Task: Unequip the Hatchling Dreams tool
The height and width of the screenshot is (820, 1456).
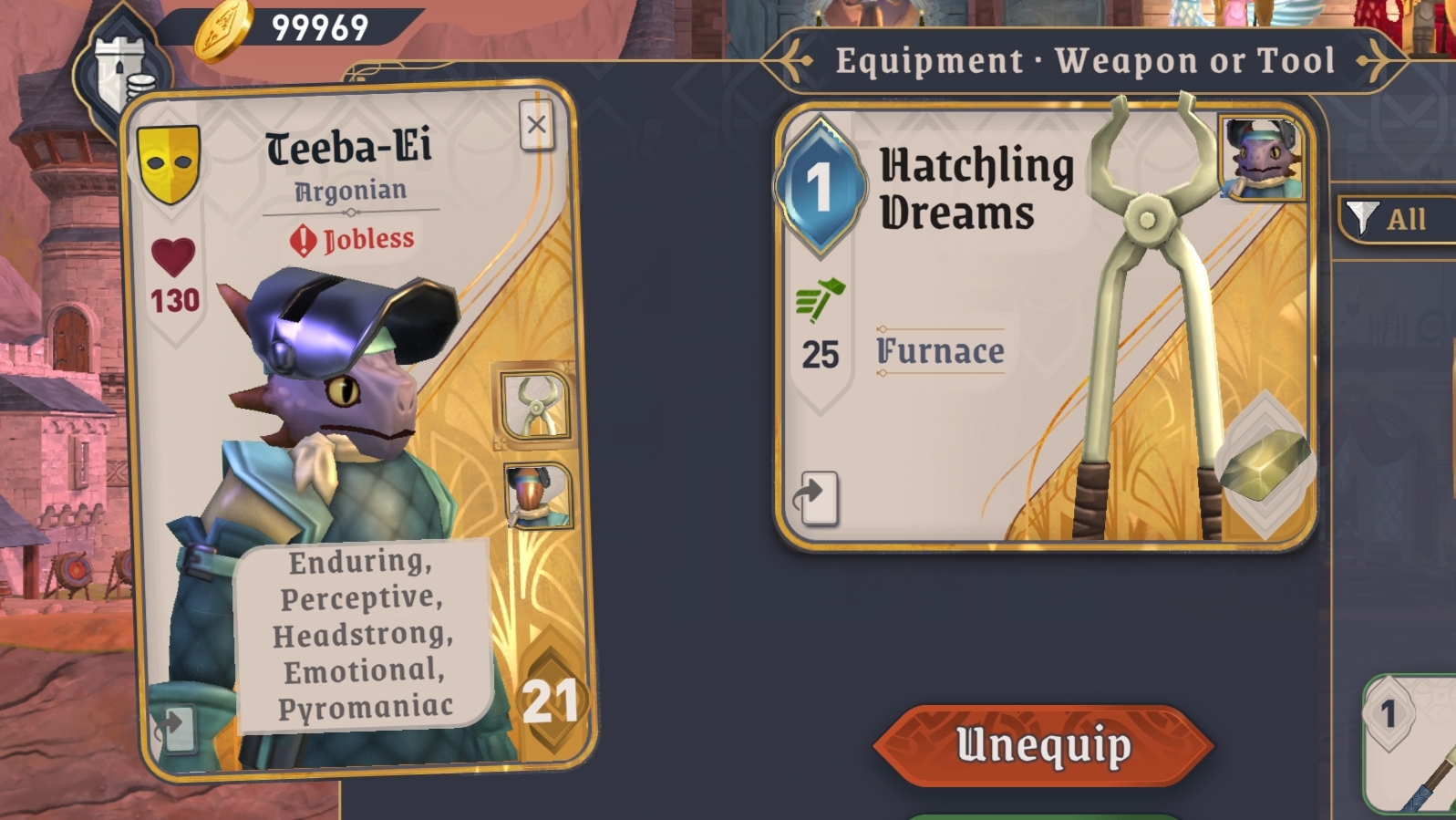Action: [1043, 745]
